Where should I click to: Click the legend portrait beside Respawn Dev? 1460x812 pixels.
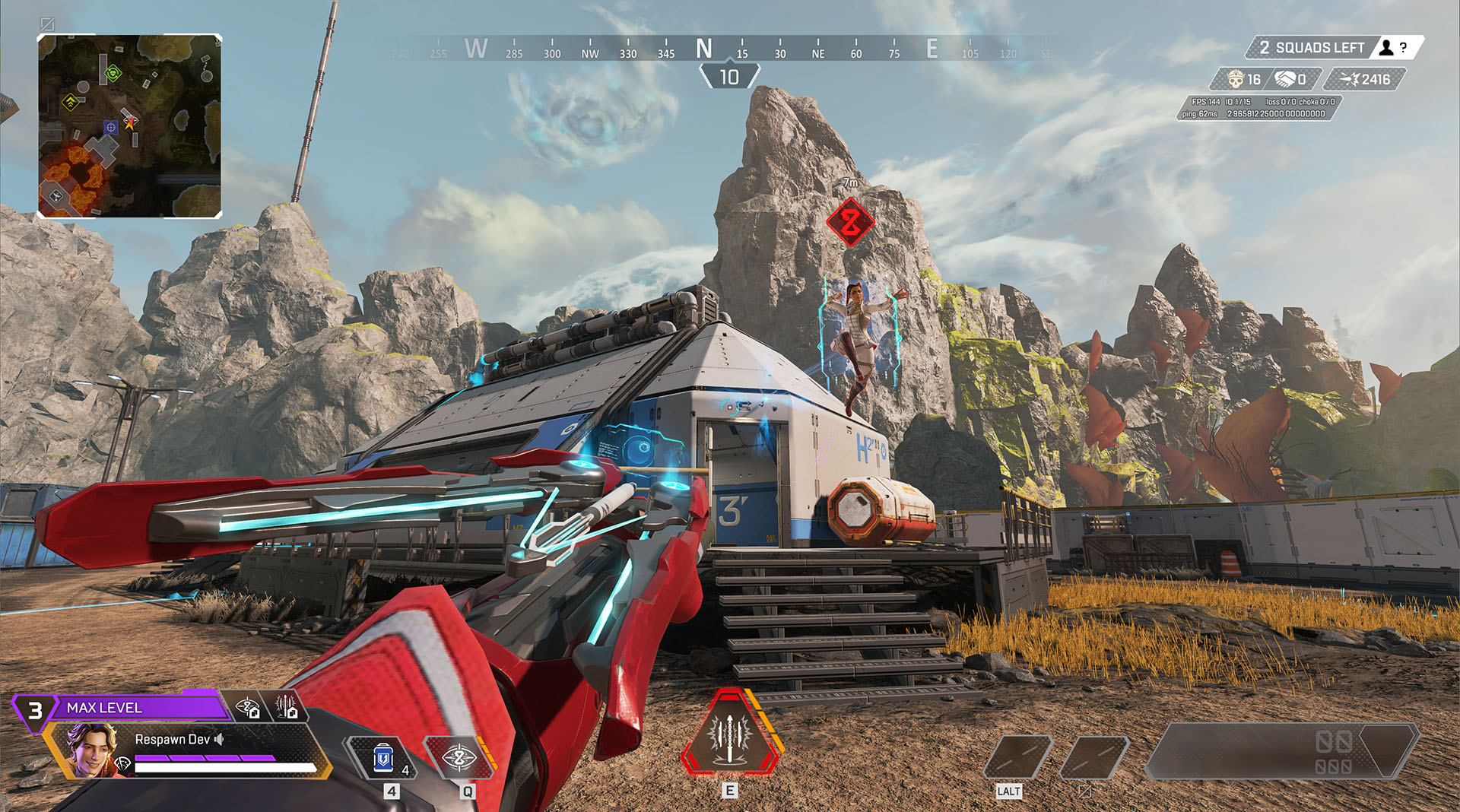(x=93, y=749)
